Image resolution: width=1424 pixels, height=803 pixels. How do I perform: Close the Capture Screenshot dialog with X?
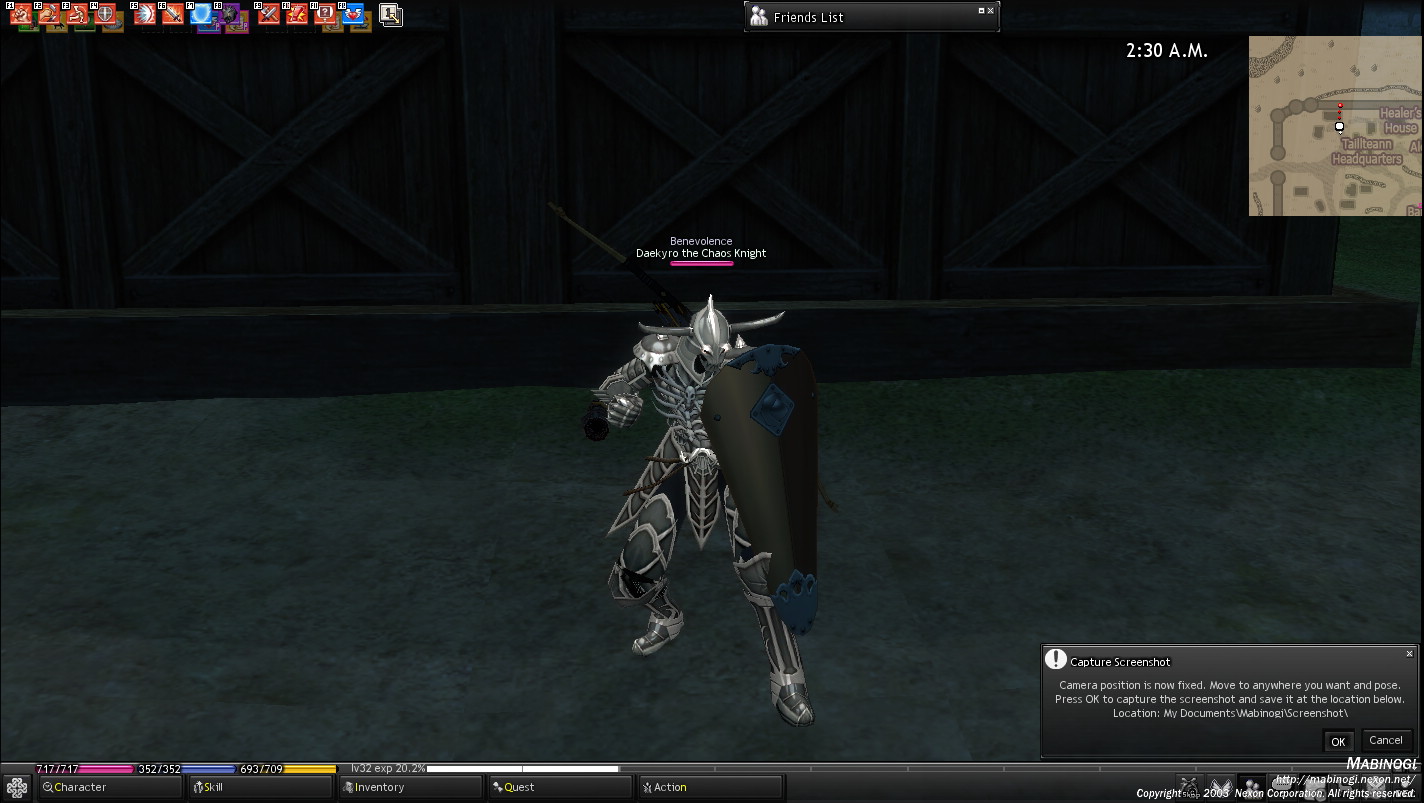[1409, 654]
